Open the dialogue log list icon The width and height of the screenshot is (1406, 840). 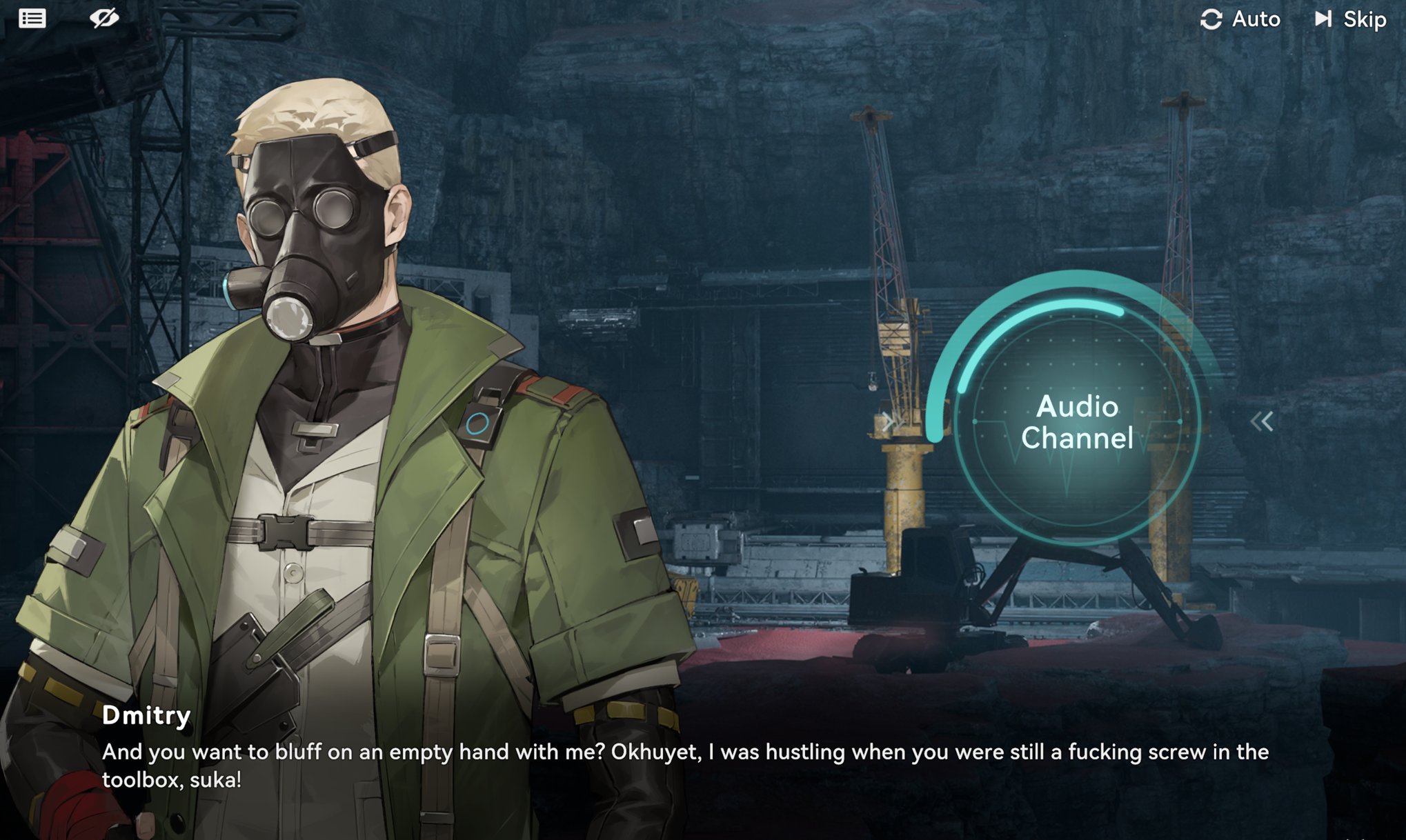(32, 19)
